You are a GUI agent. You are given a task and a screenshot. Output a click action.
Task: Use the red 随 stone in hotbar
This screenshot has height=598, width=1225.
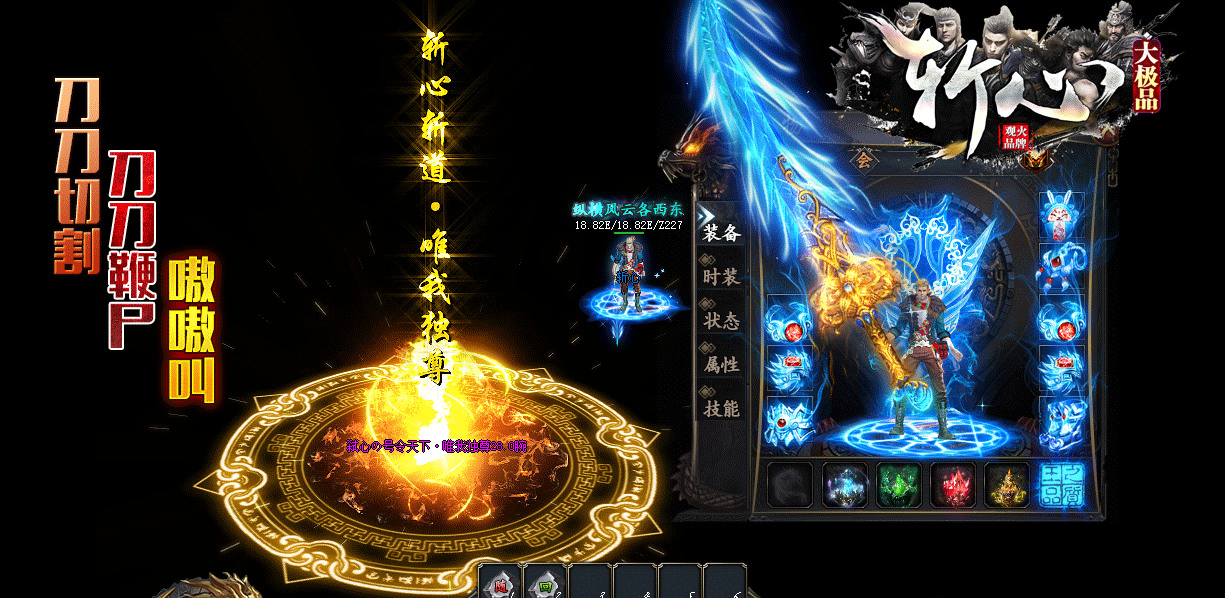coord(500,582)
